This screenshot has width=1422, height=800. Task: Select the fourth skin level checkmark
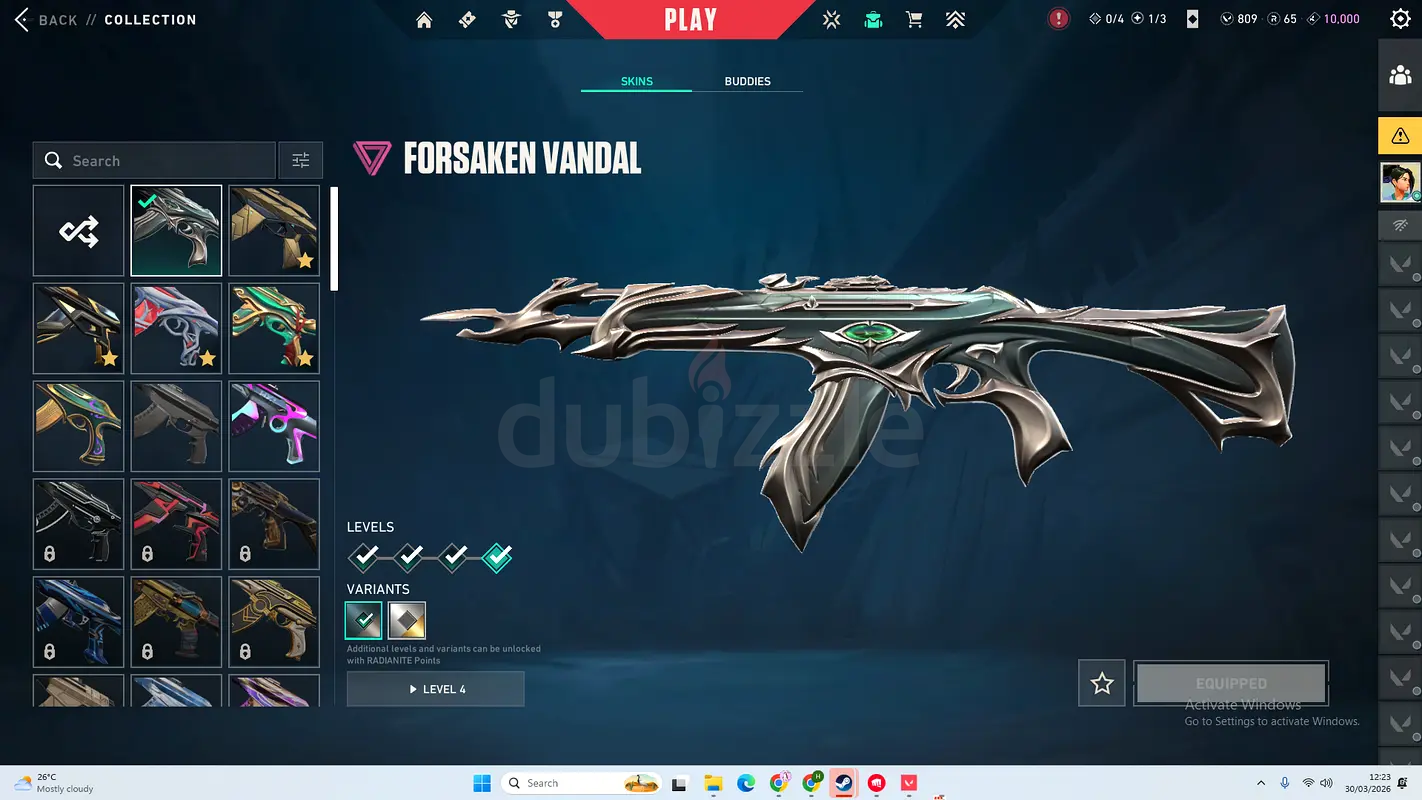(x=497, y=556)
